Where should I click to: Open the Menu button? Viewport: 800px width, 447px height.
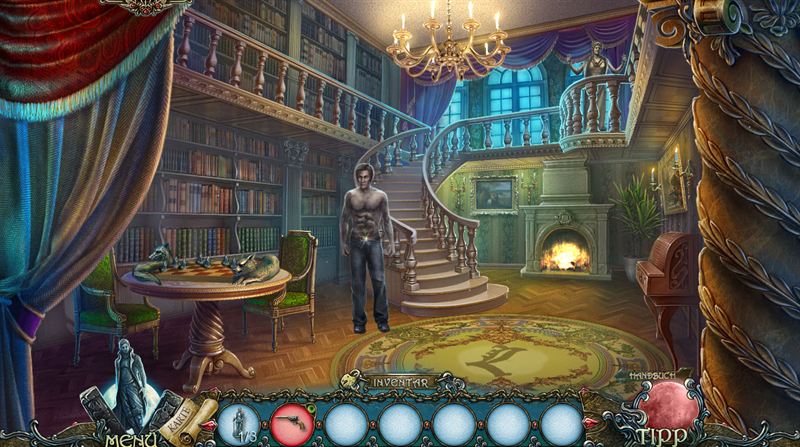coord(128,437)
